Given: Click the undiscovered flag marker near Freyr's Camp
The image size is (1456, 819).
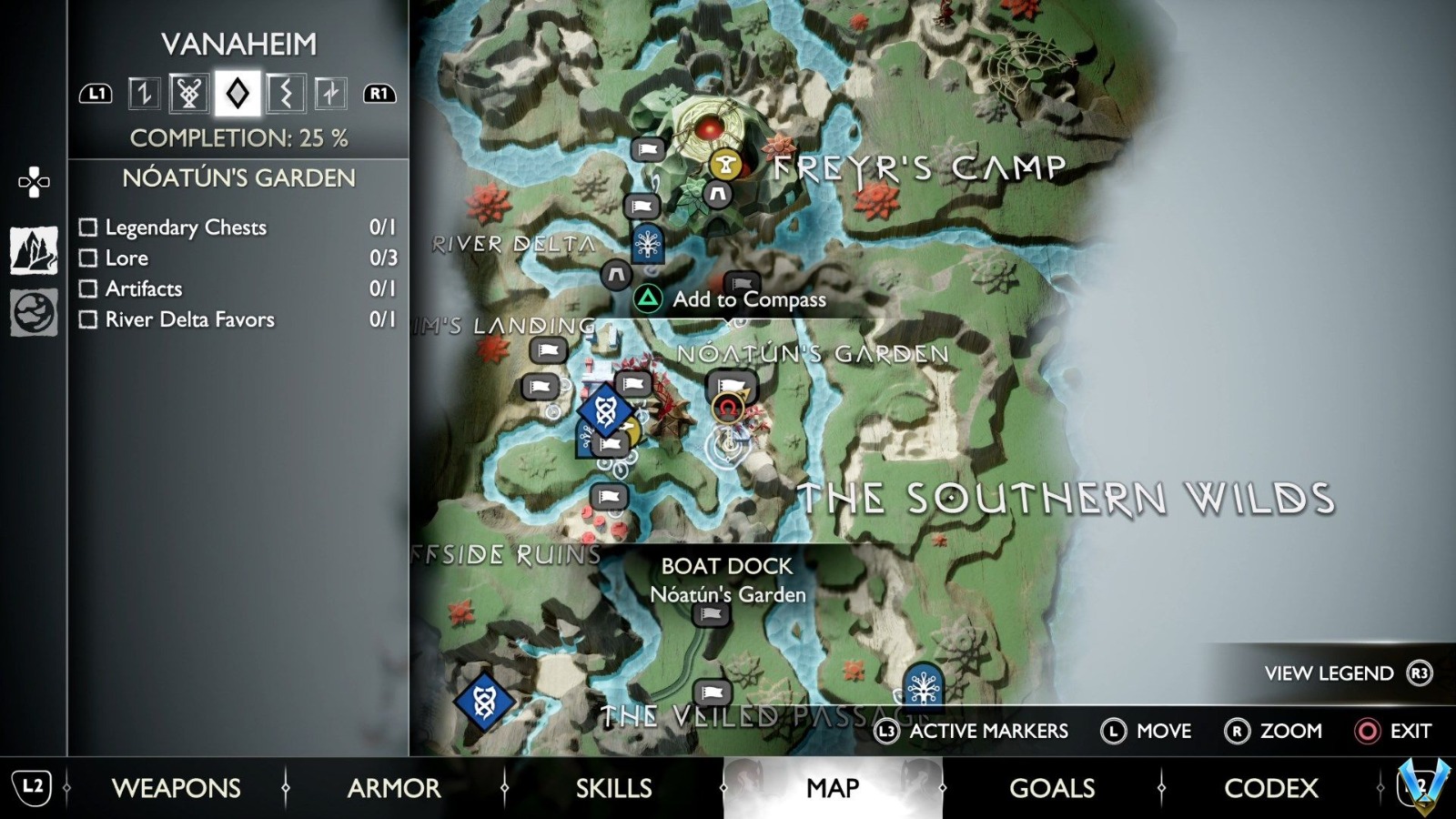Looking at the screenshot, I should [647, 150].
